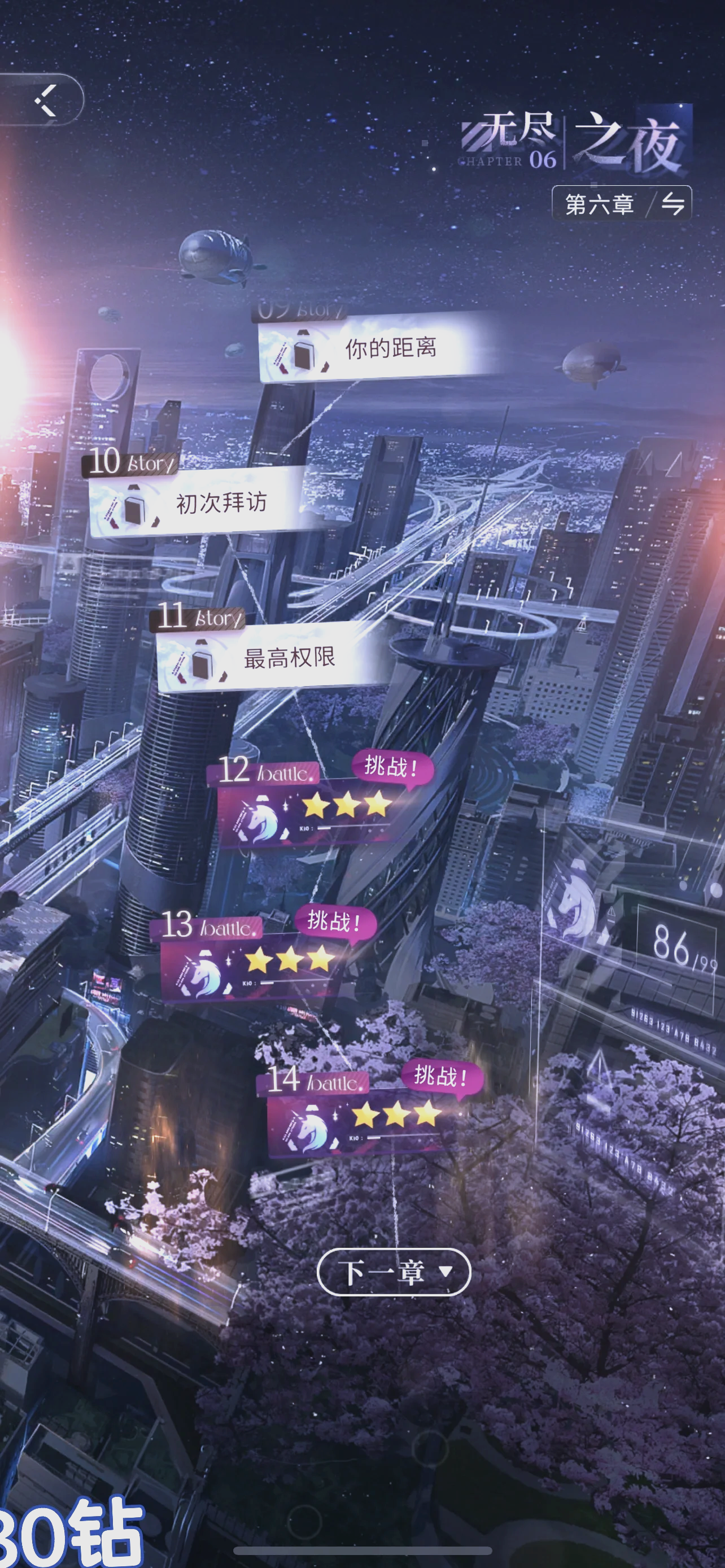This screenshot has height=1568, width=725.
Task: Select the 第六章 chapter badge
Action: click(600, 203)
